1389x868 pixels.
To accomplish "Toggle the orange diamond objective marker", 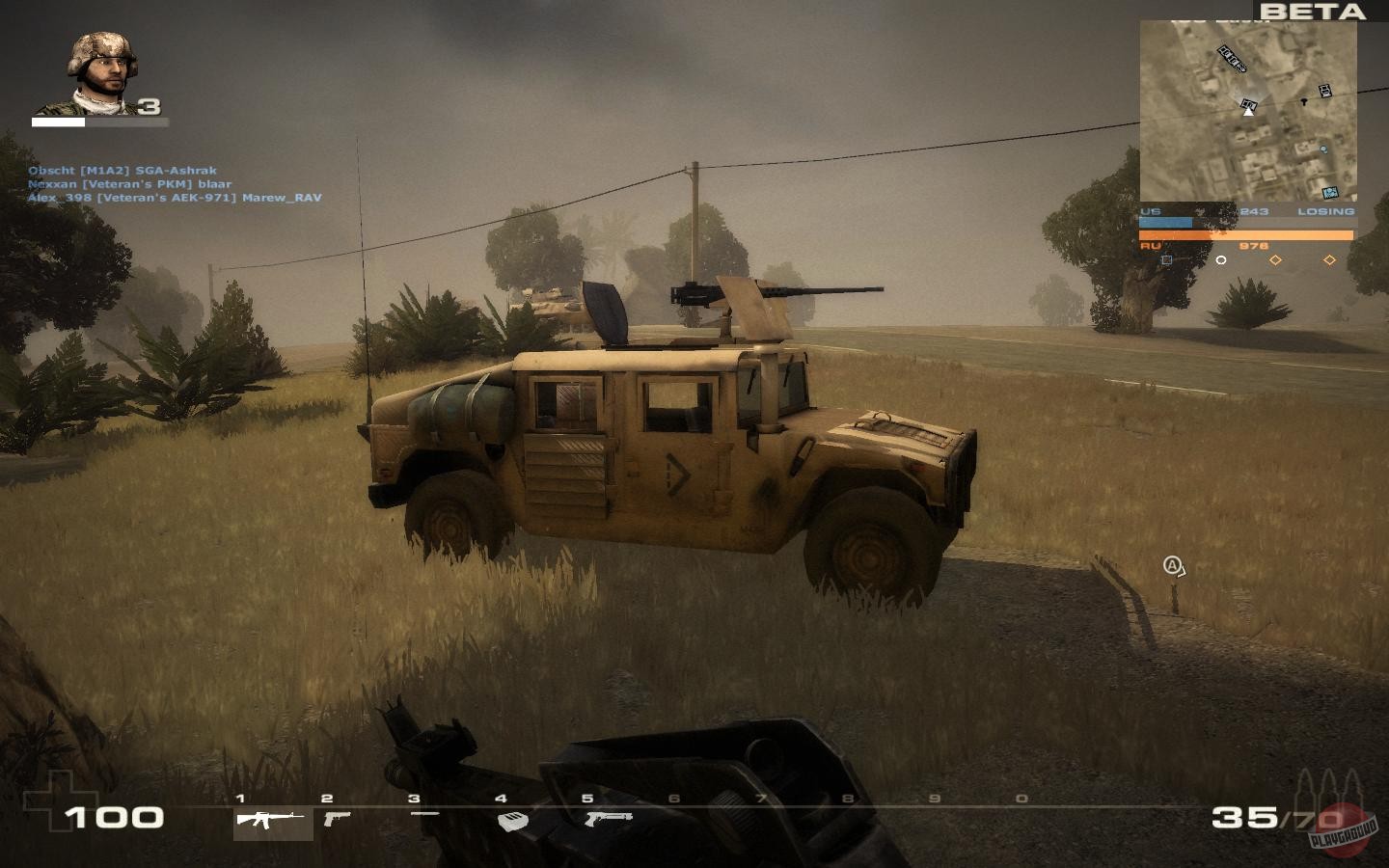I will tap(1275, 260).
